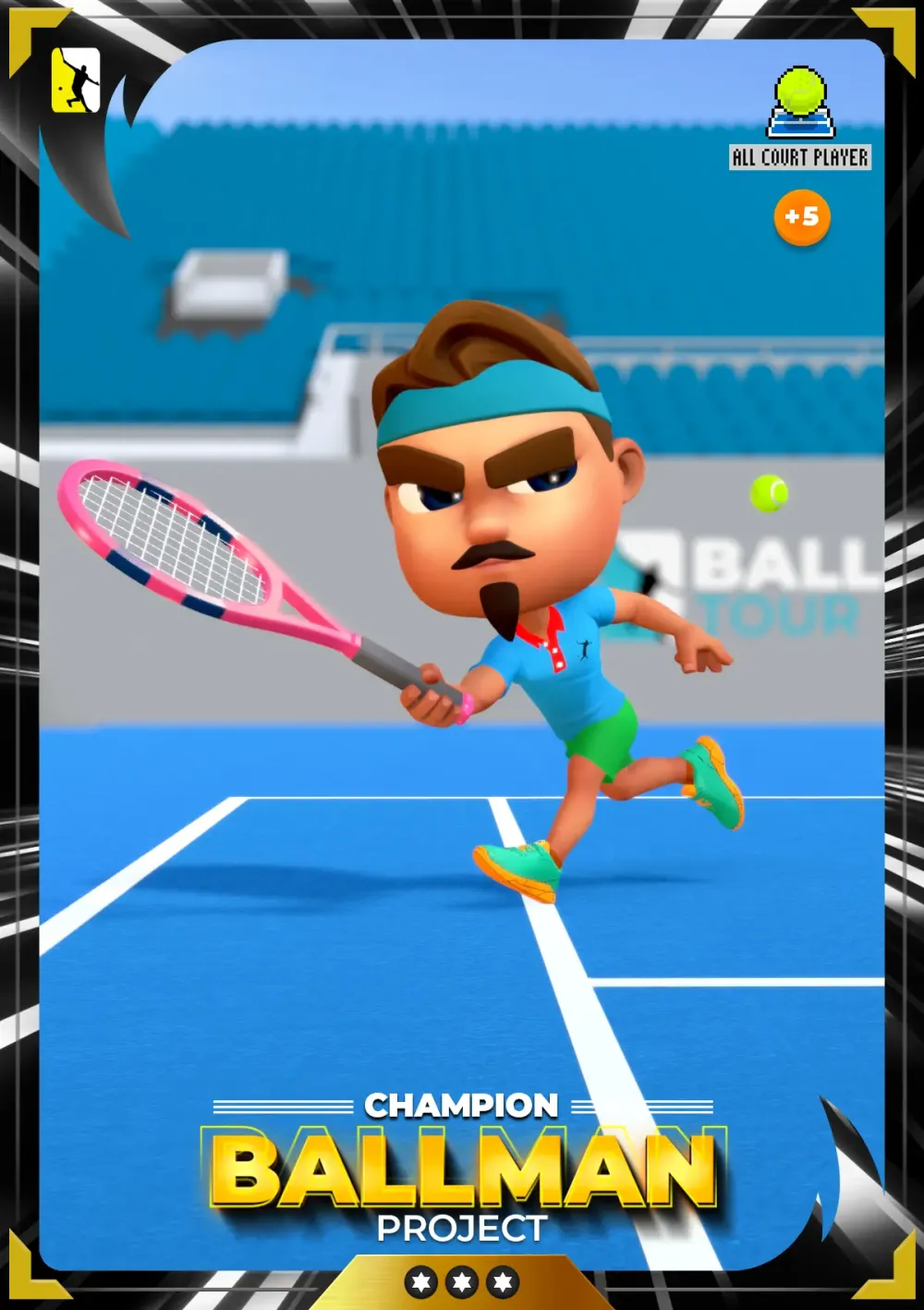Tap the orange +5 bonus badge
The width and height of the screenshot is (924, 1310).
[x=801, y=217]
